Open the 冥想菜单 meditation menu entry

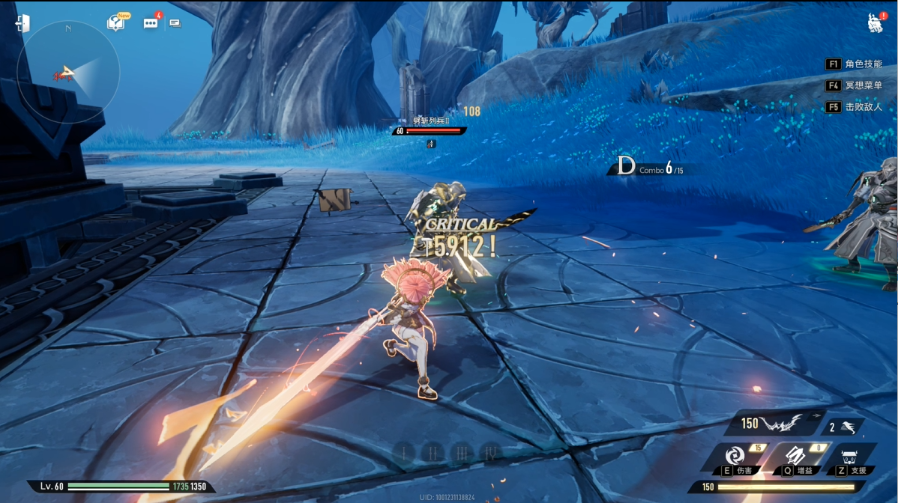click(x=856, y=85)
